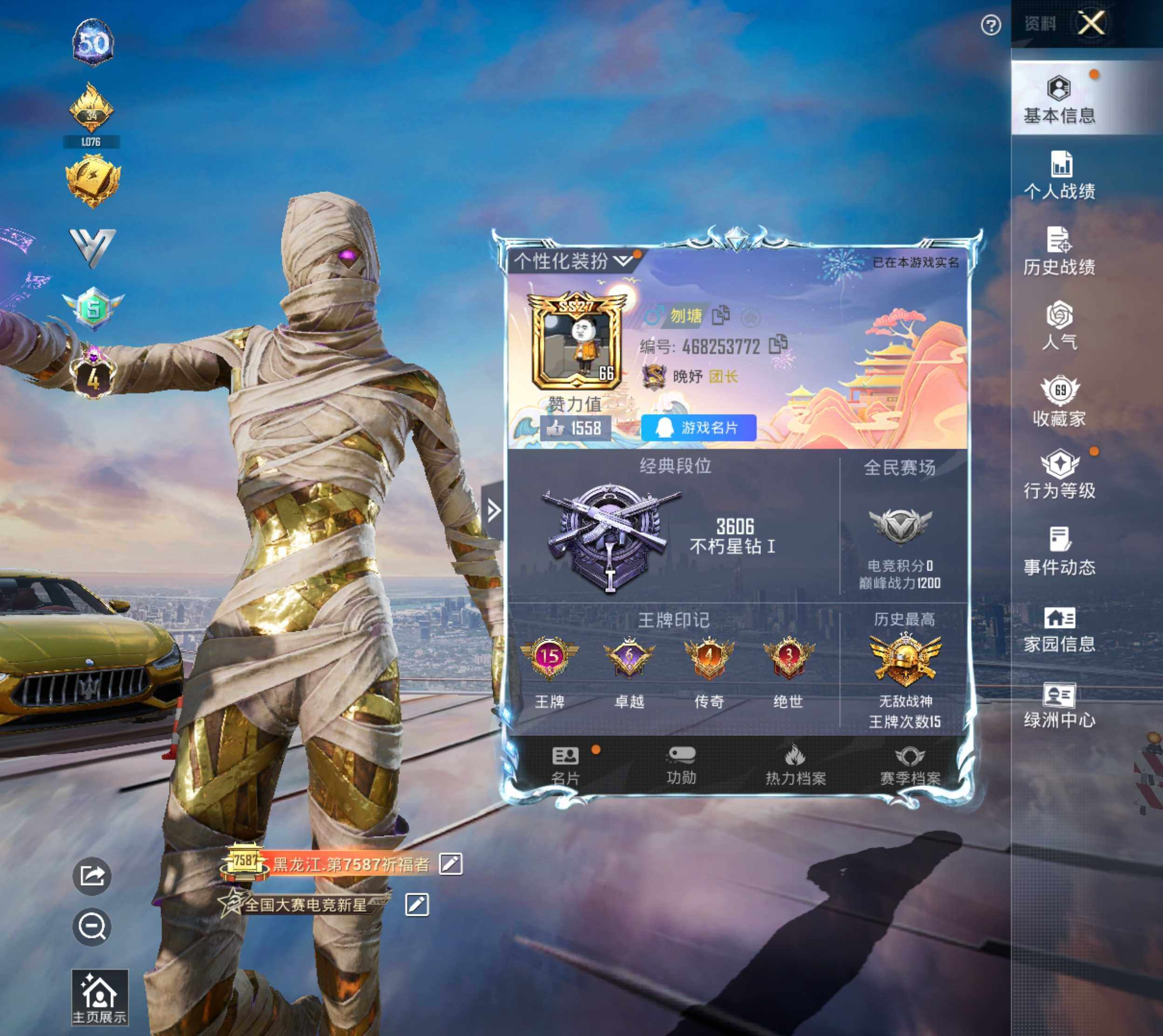Go to the 绿洲中心 oasis center tab

tap(1060, 706)
